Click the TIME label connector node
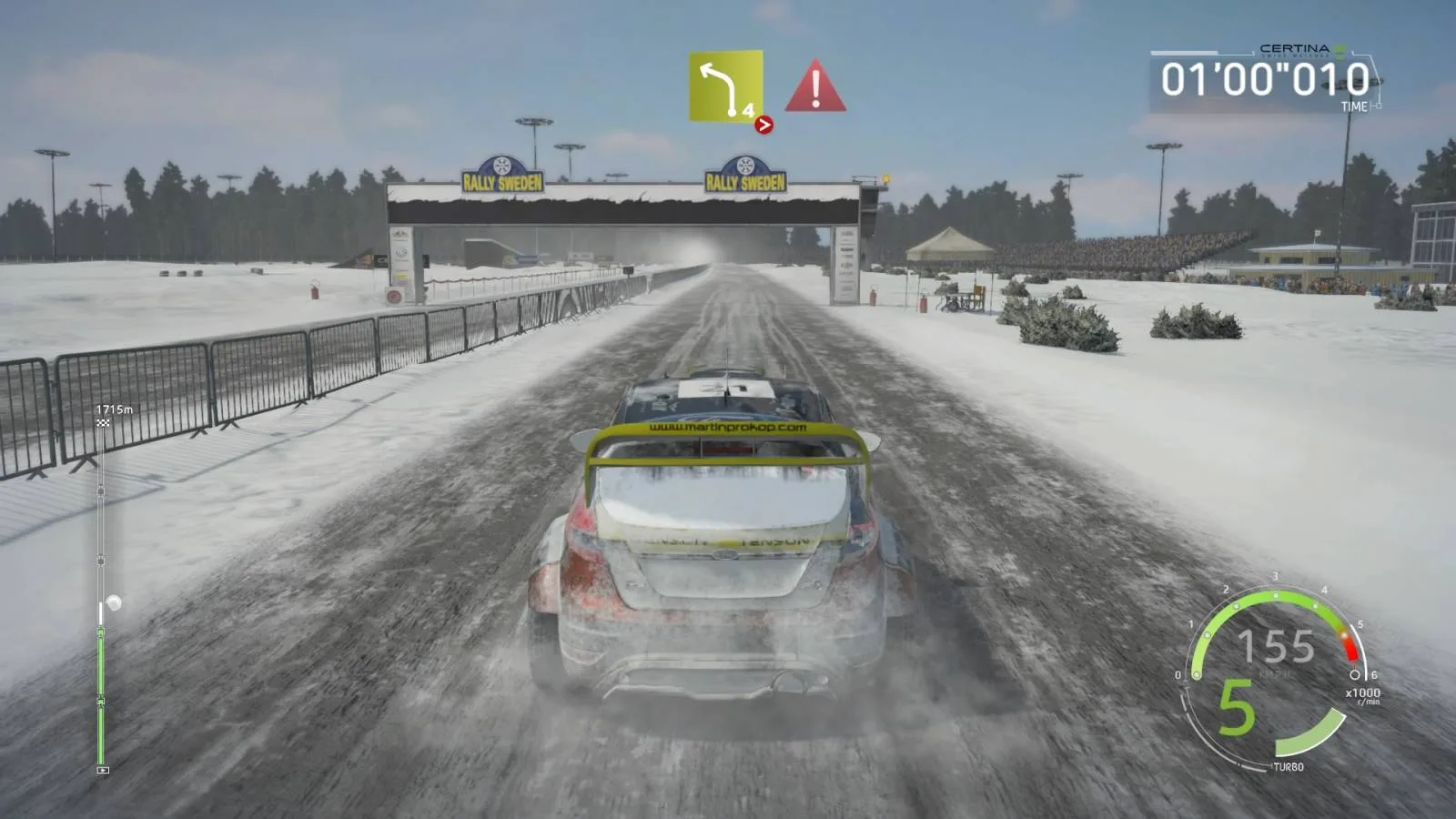The image size is (1456, 819). point(1380,106)
